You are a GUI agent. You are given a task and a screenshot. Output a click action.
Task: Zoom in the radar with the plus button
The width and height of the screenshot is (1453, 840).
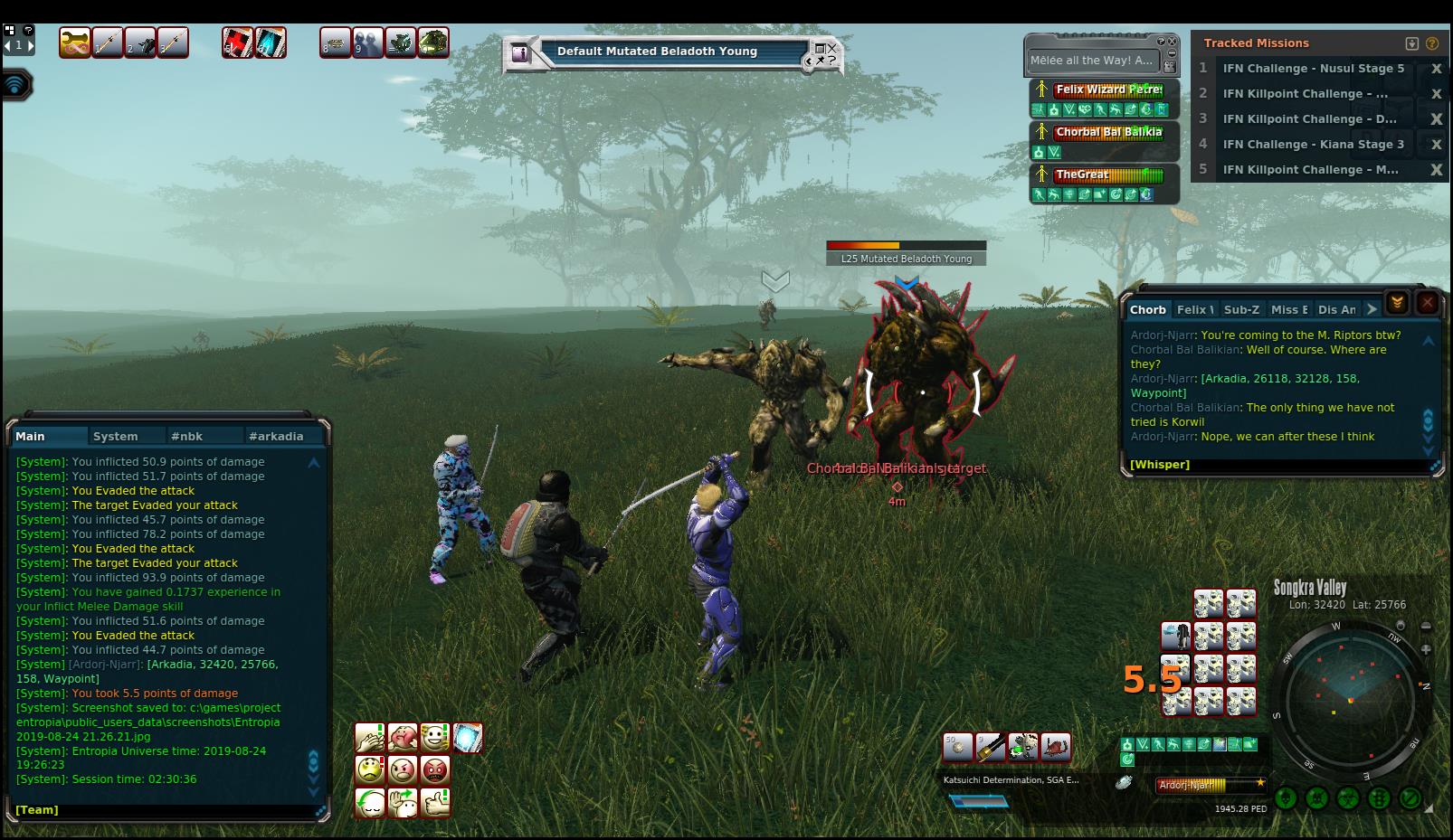[1427, 649]
